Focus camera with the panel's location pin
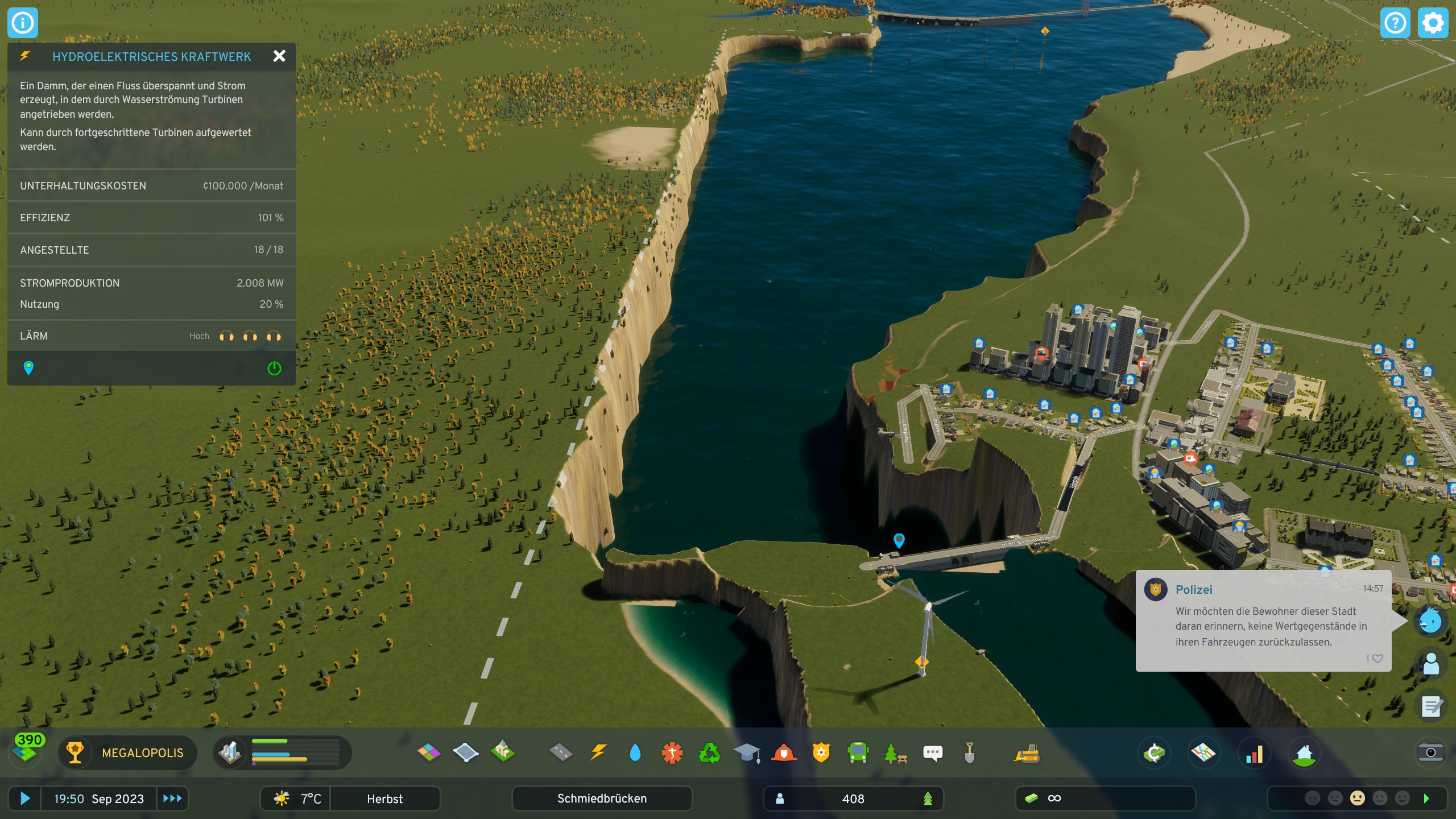The image size is (1456, 819). 28,368
